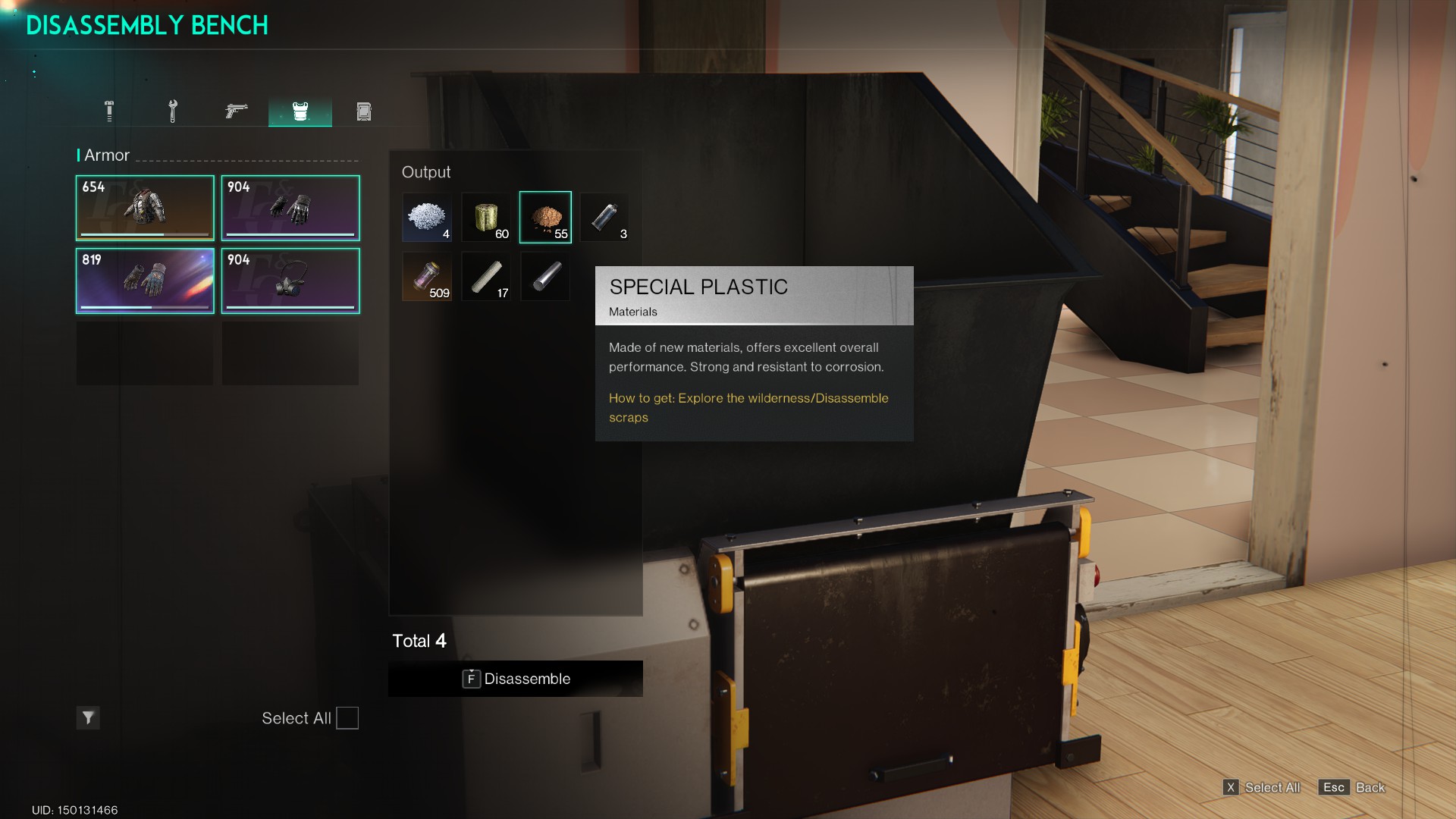Image resolution: width=1456 pixels, height=819 pixels.
Task: Select the fiber bundle output showing 17
Action: pos(486,276)
